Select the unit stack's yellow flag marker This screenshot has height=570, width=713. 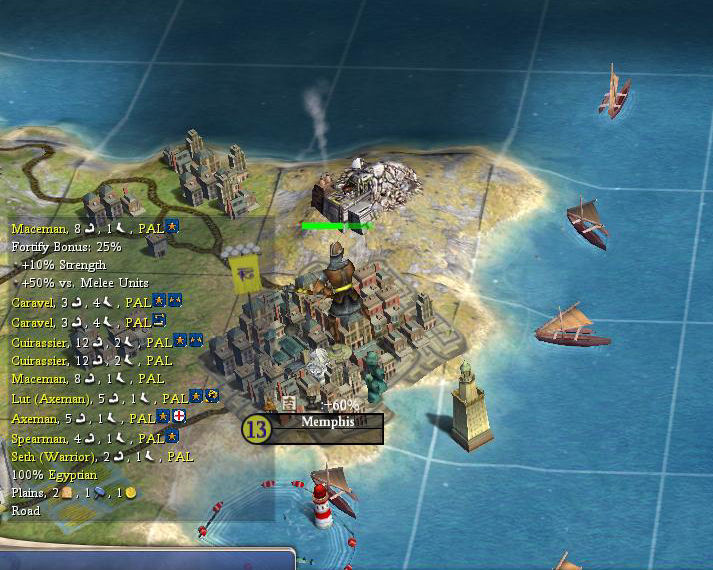[x=242, y=274]
